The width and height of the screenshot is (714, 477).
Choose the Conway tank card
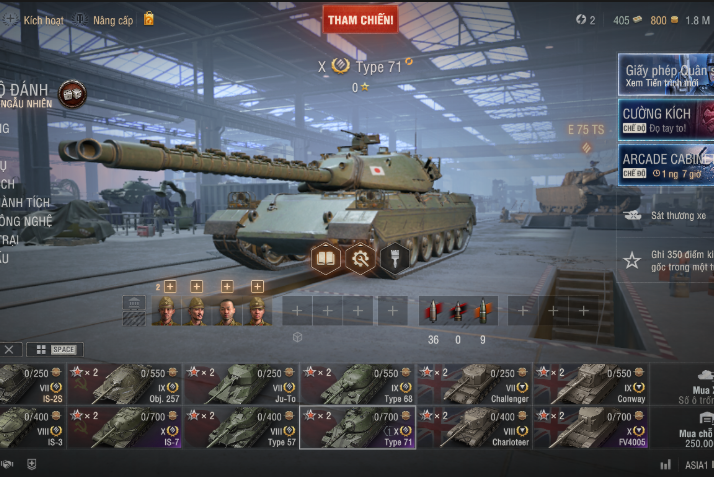tap(590, 385)
